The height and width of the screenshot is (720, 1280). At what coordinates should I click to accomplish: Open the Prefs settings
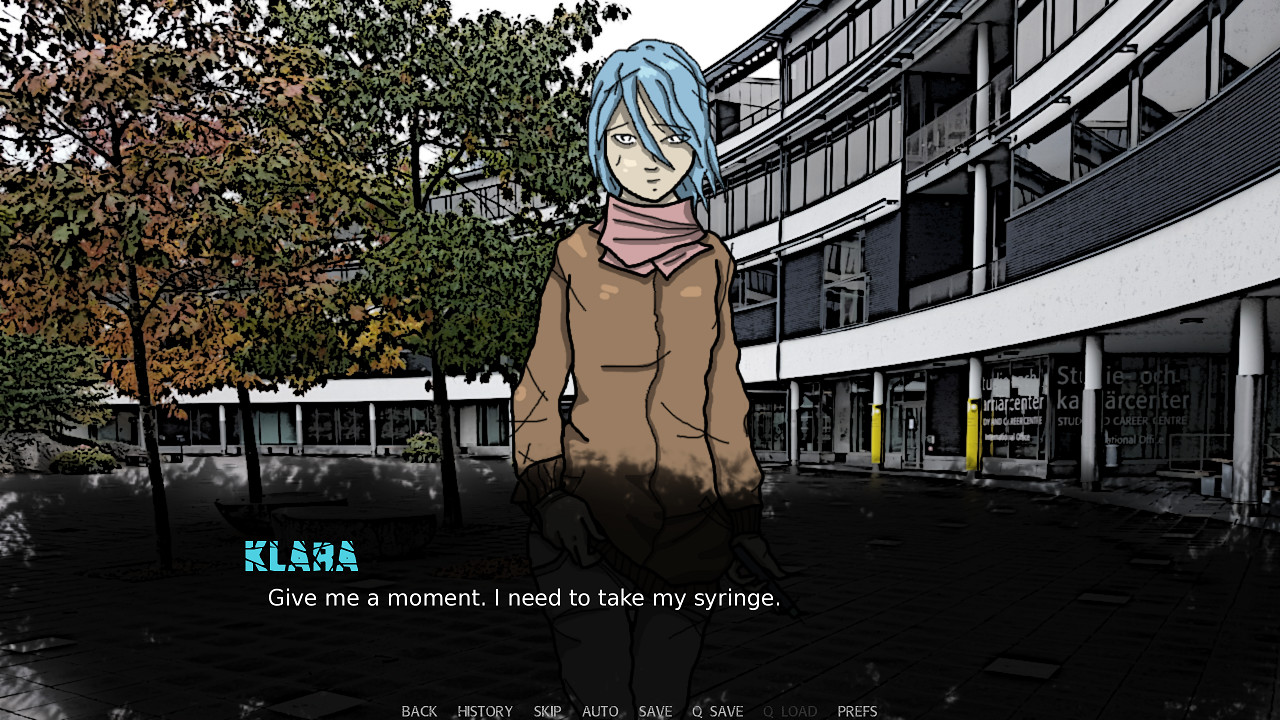click(857, 711)
